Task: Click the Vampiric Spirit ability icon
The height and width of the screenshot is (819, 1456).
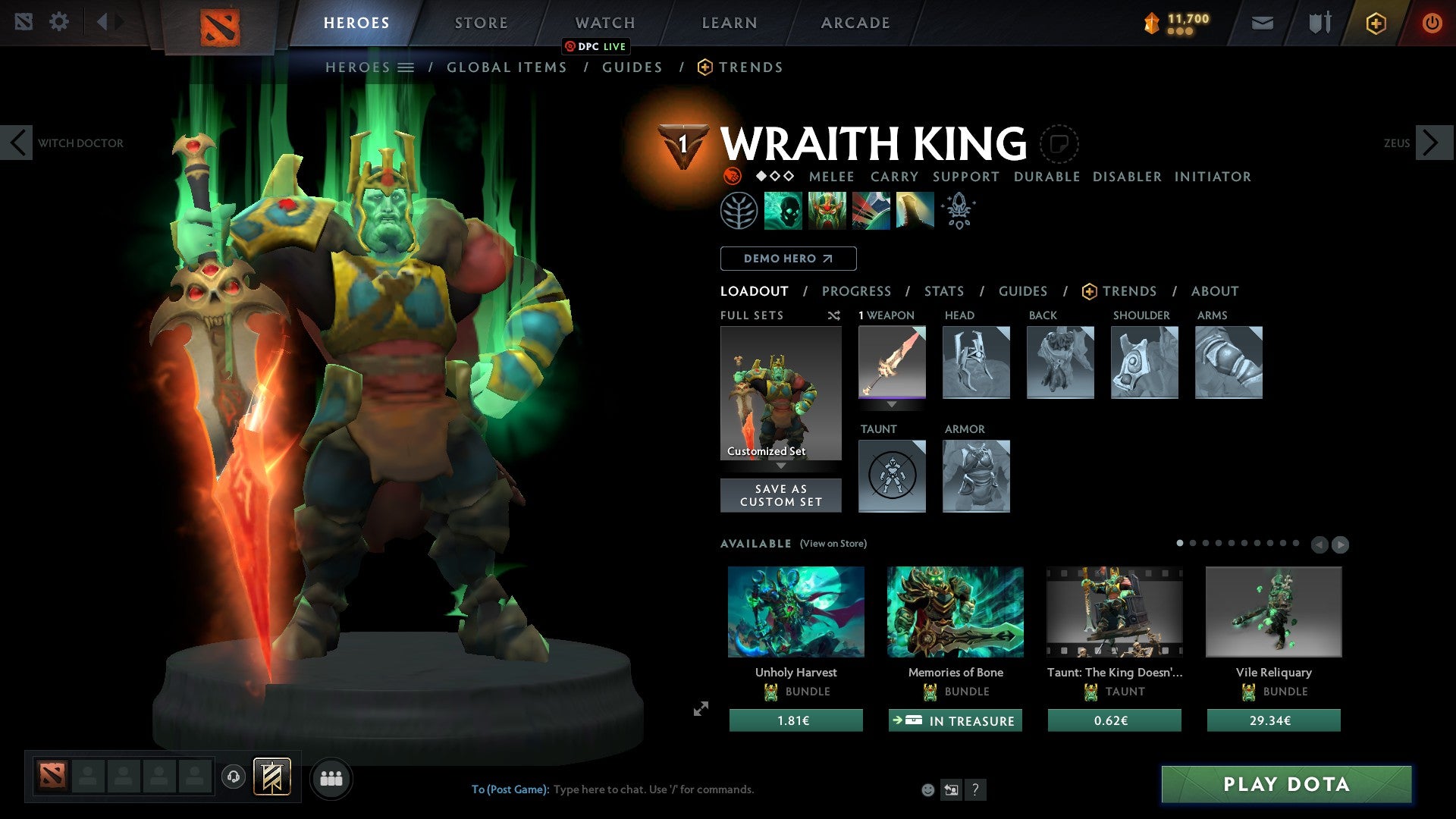Action: [x=828, y=210]
